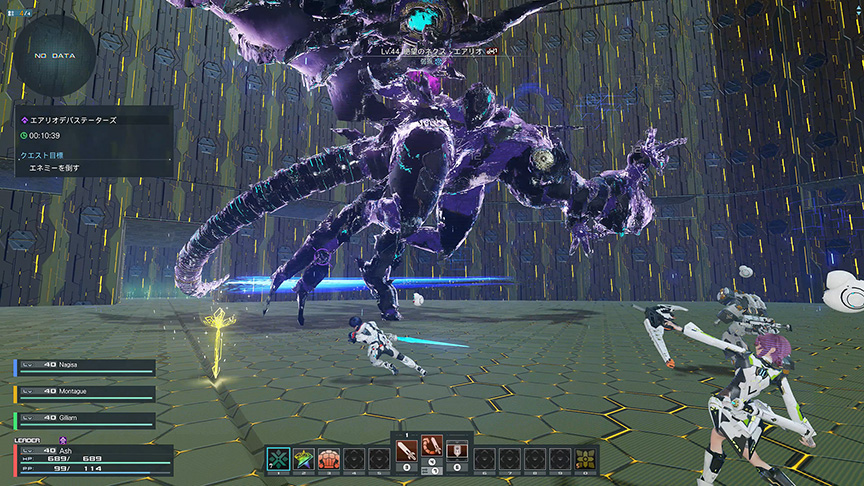Select the sword weapon action icon

(407, 447)
